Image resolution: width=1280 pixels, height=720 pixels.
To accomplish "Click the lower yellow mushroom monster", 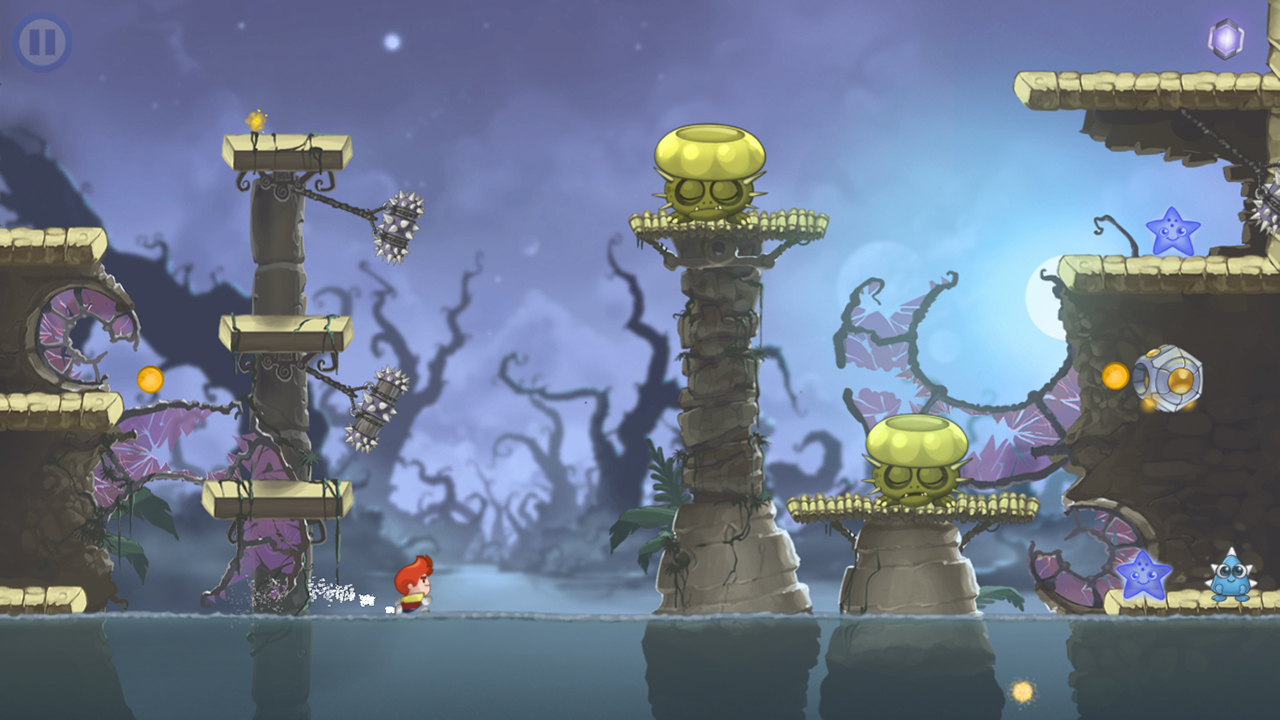I will (x=916, y=460).
